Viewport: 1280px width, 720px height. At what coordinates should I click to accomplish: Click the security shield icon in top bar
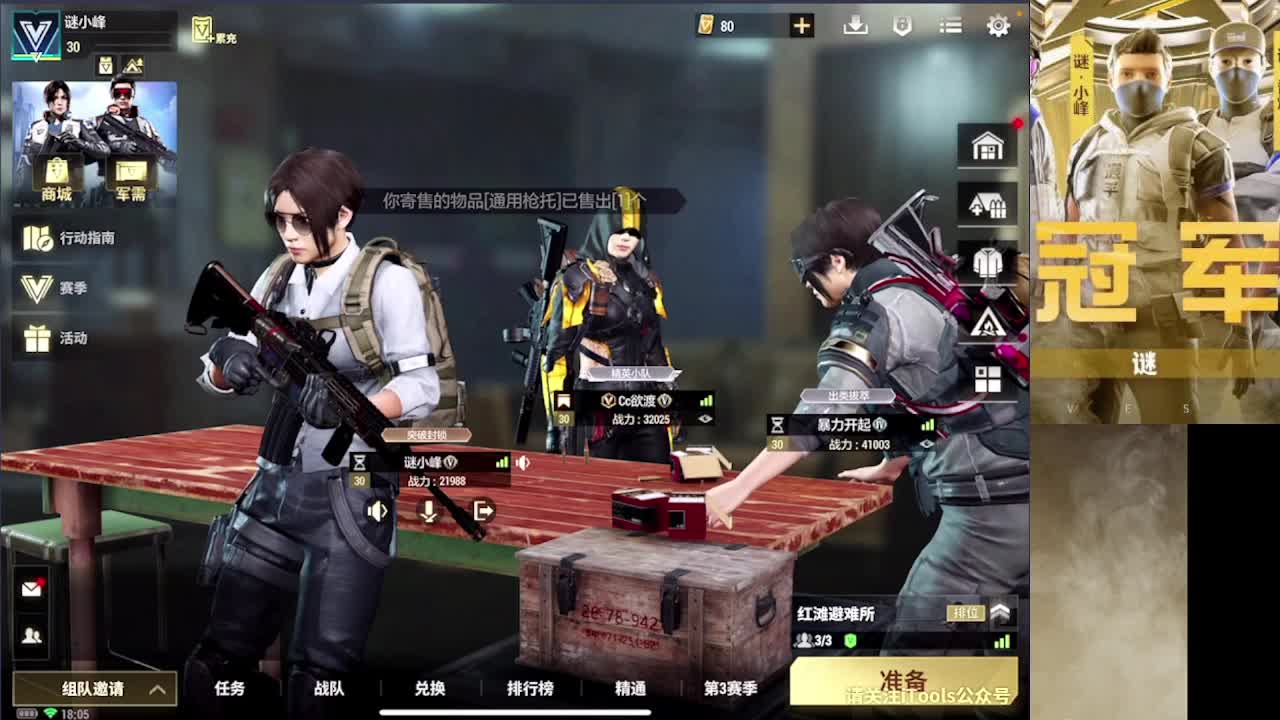pyautogui.click(x=901, y=26)
